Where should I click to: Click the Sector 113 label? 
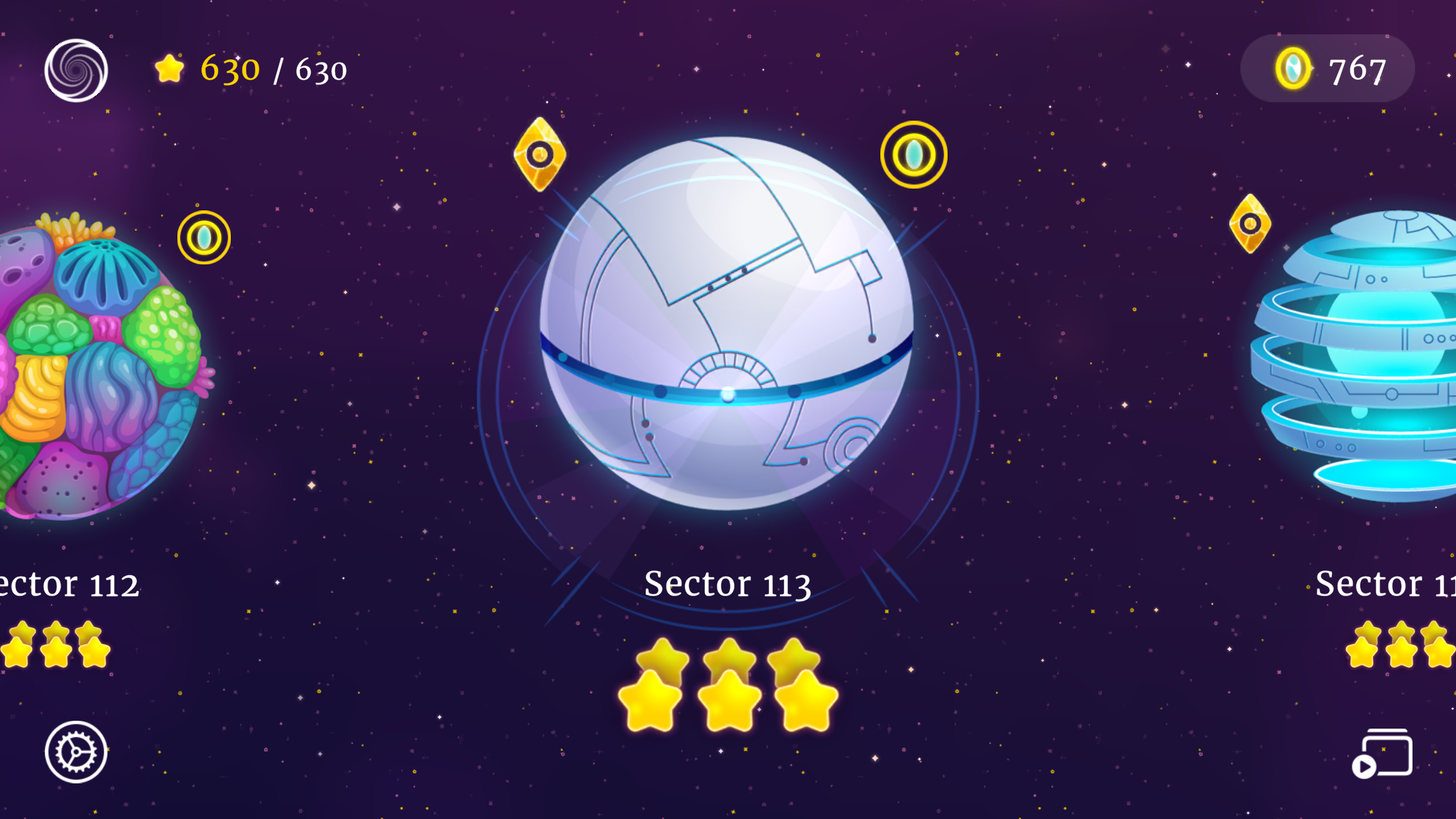[x=728, y=584]
